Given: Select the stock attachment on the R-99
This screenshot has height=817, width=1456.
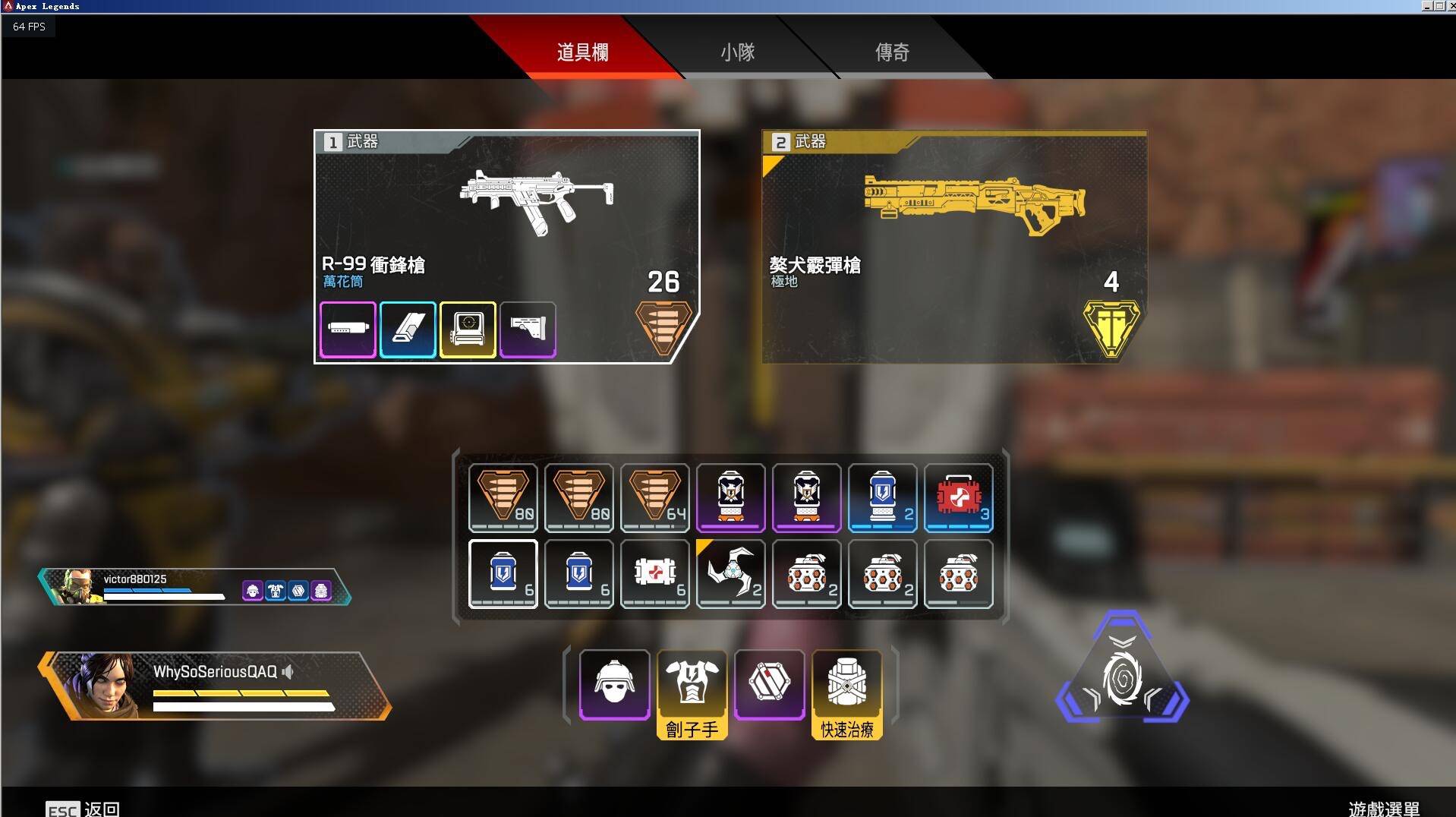Looking at the screenshot, I should pyautogui.click(x=528, y=329).
